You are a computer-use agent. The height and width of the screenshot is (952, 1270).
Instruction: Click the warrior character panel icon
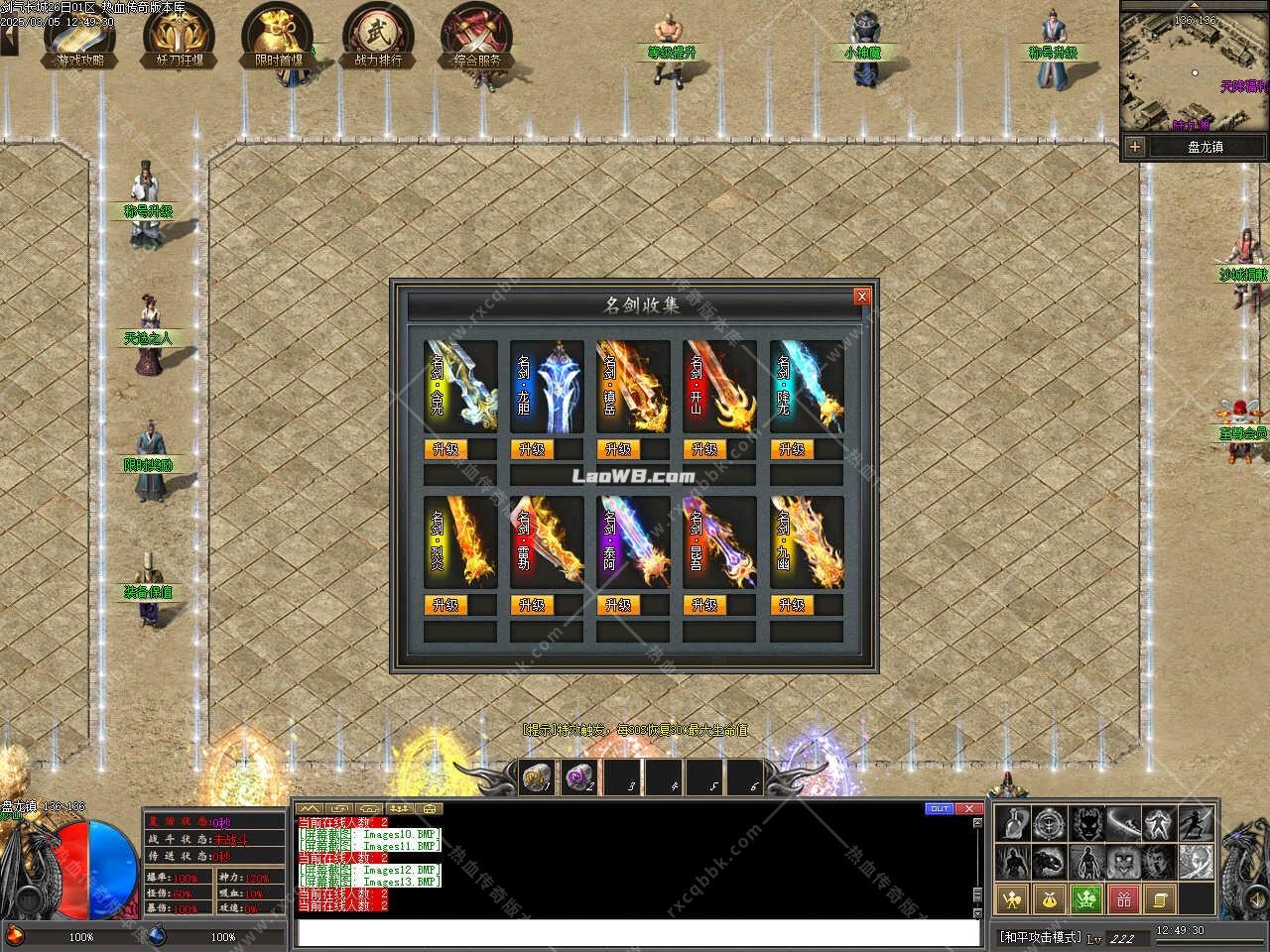click(x=1012, y=899)
